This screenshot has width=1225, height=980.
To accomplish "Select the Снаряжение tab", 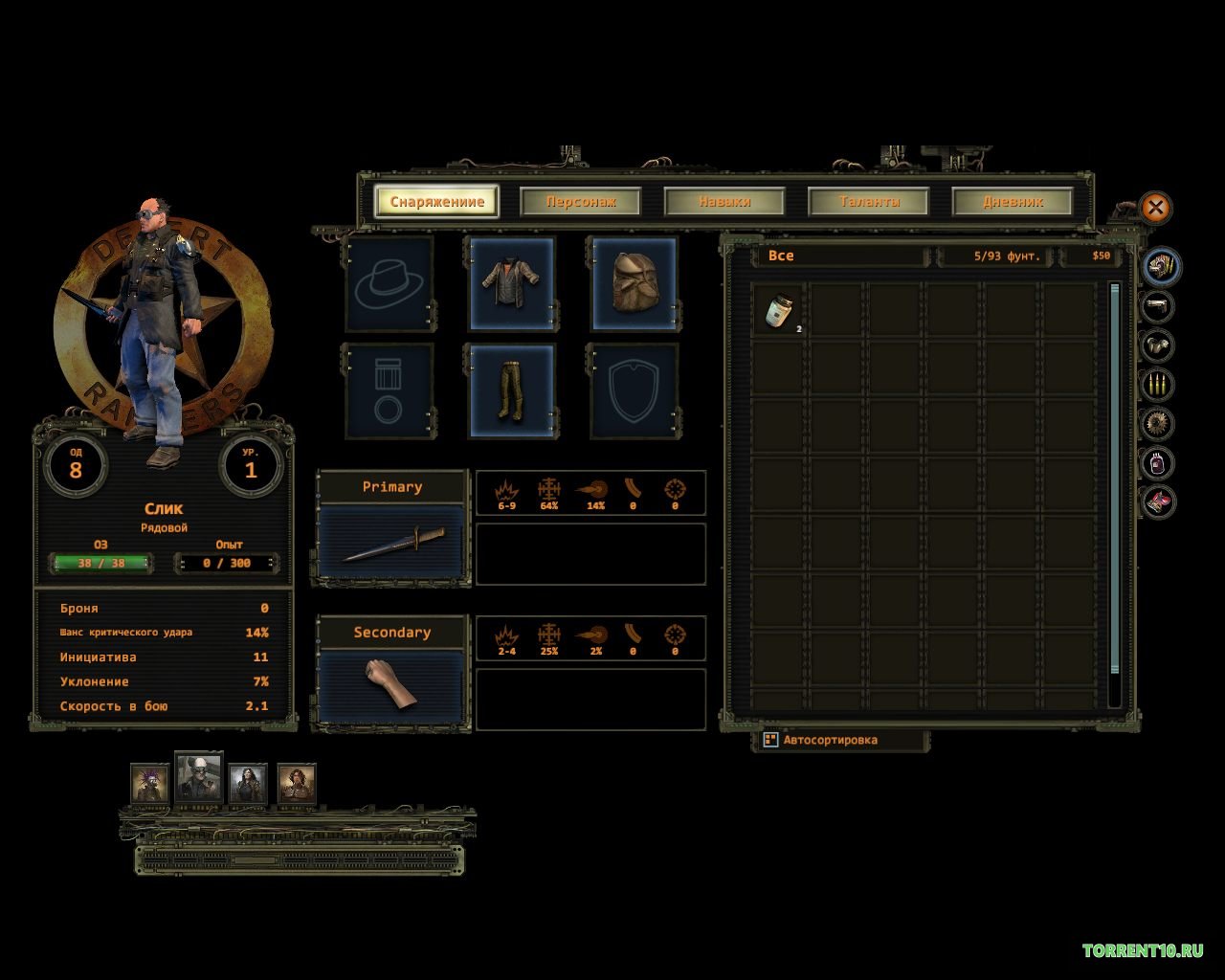I will coord(437,202).
